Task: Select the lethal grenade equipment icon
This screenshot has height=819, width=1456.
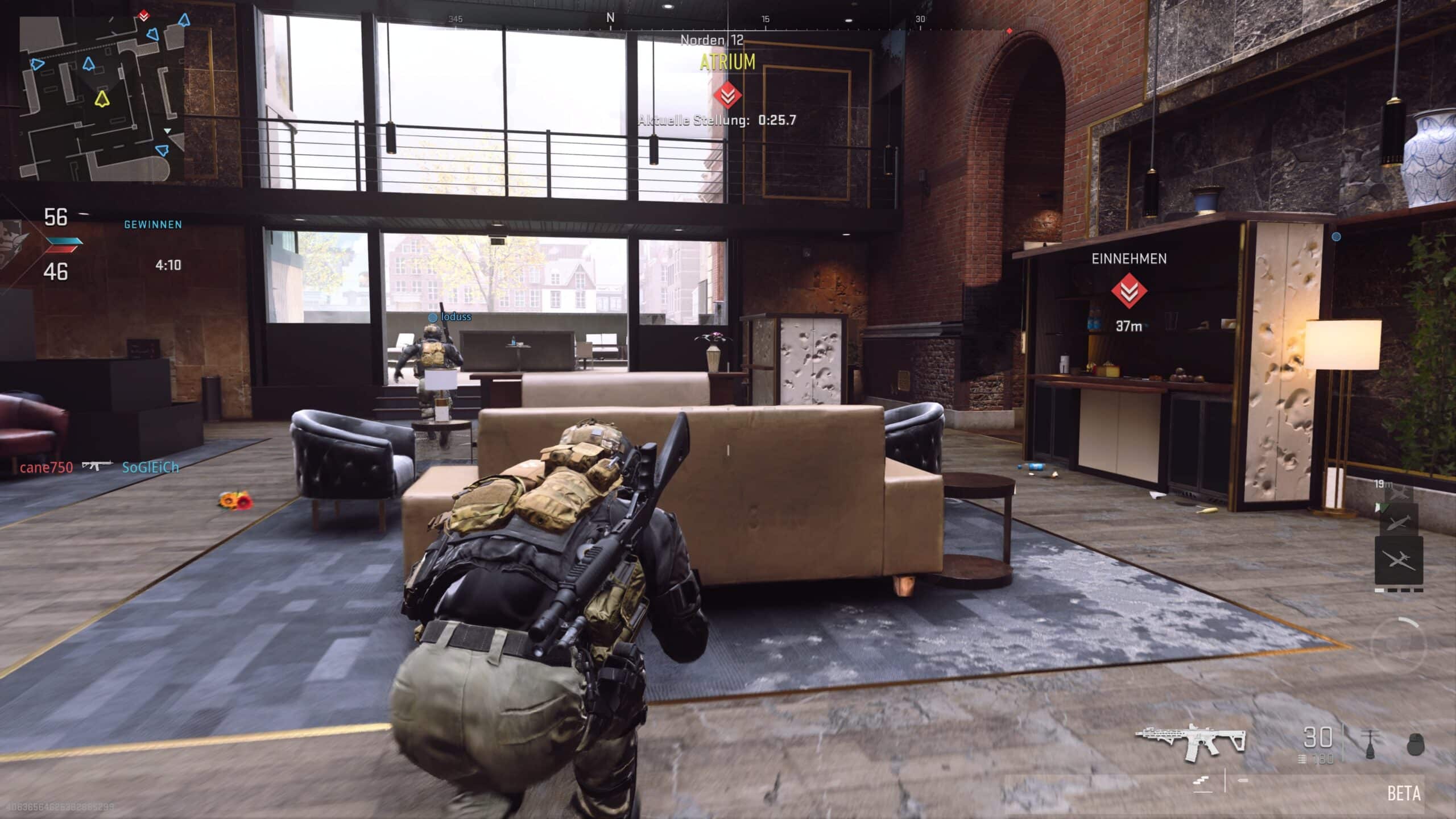Action: (x=1415, y=744)
